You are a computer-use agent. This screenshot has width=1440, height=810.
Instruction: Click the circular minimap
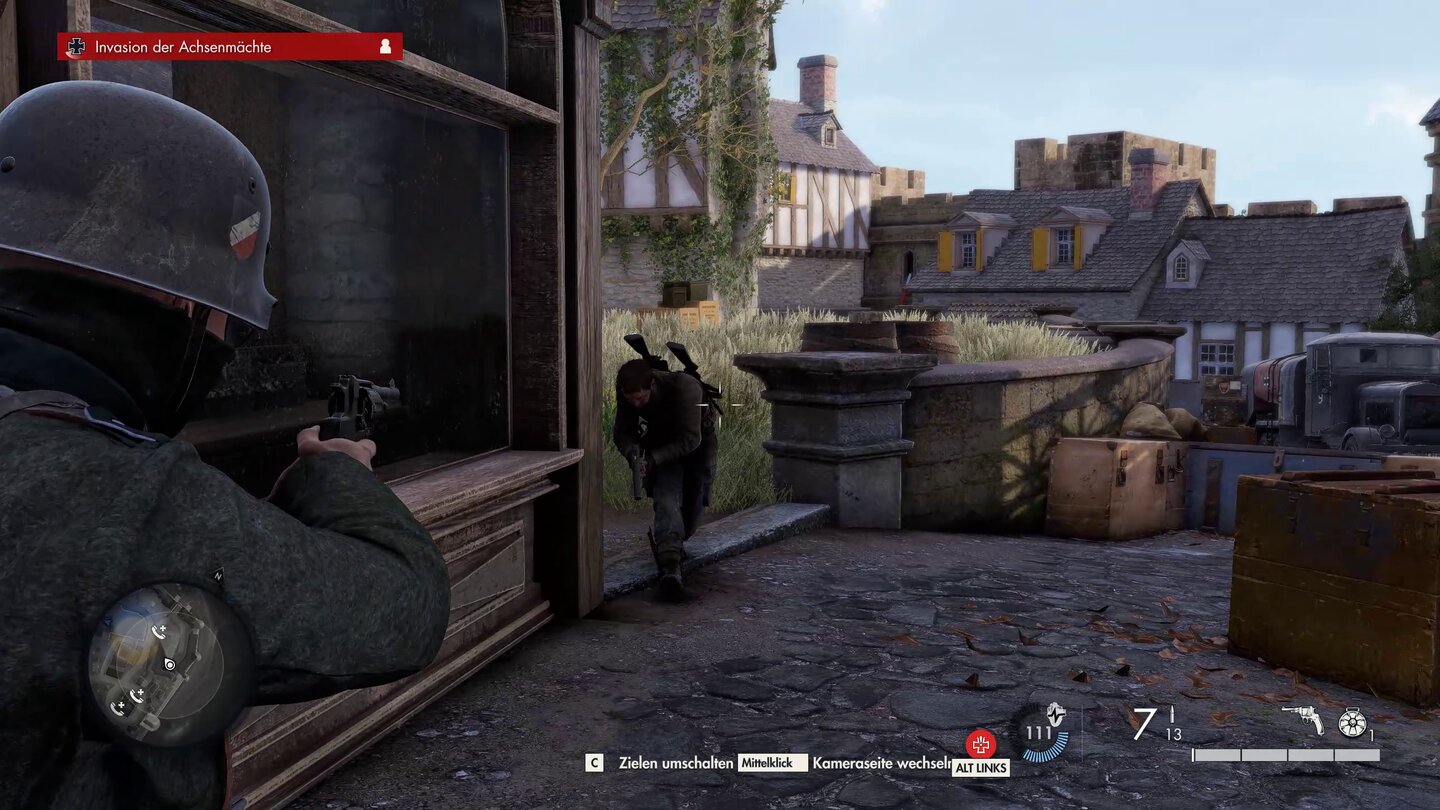click(x=169, y=664)
